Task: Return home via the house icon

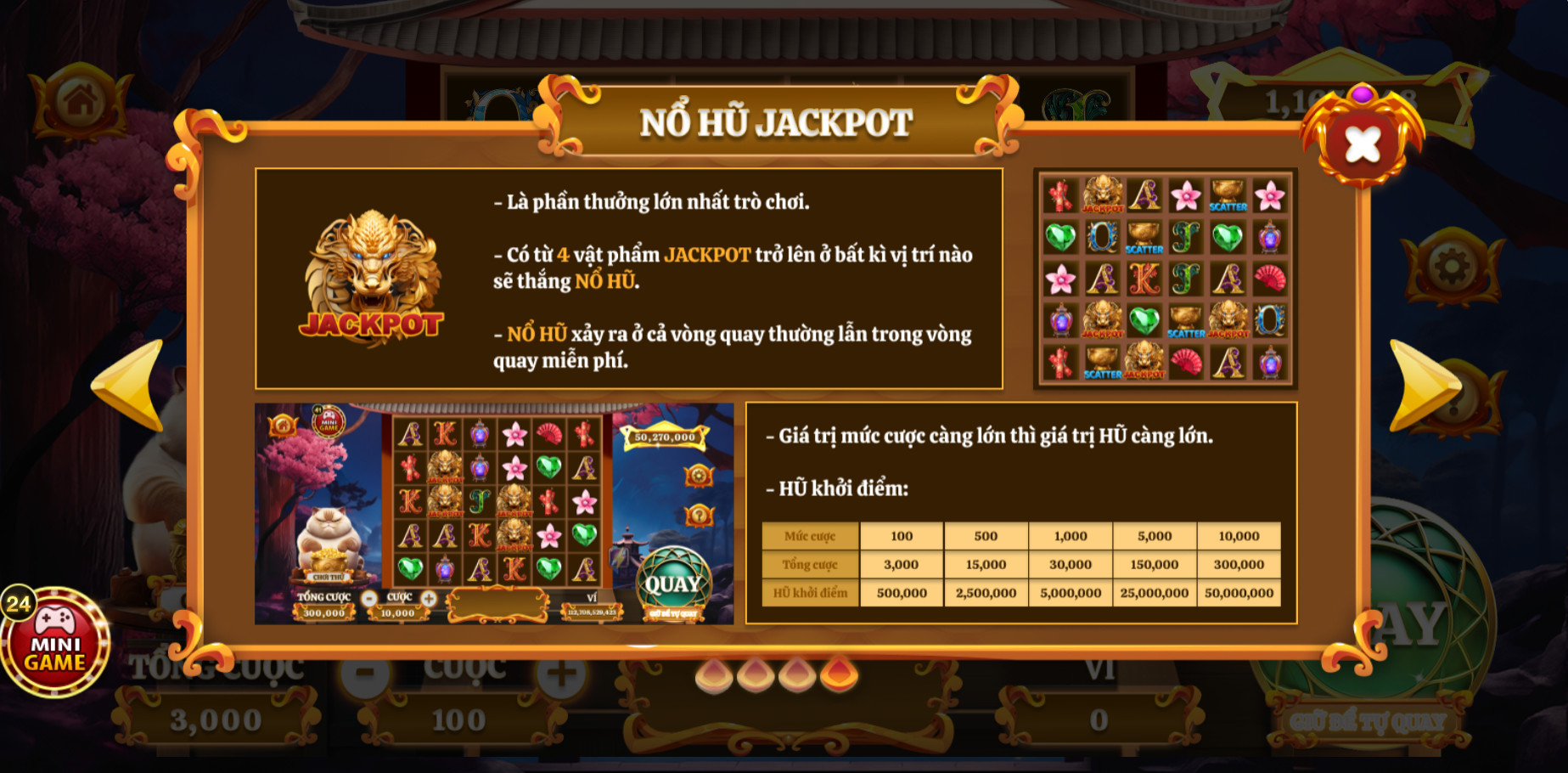Action: tap(81, 104)
